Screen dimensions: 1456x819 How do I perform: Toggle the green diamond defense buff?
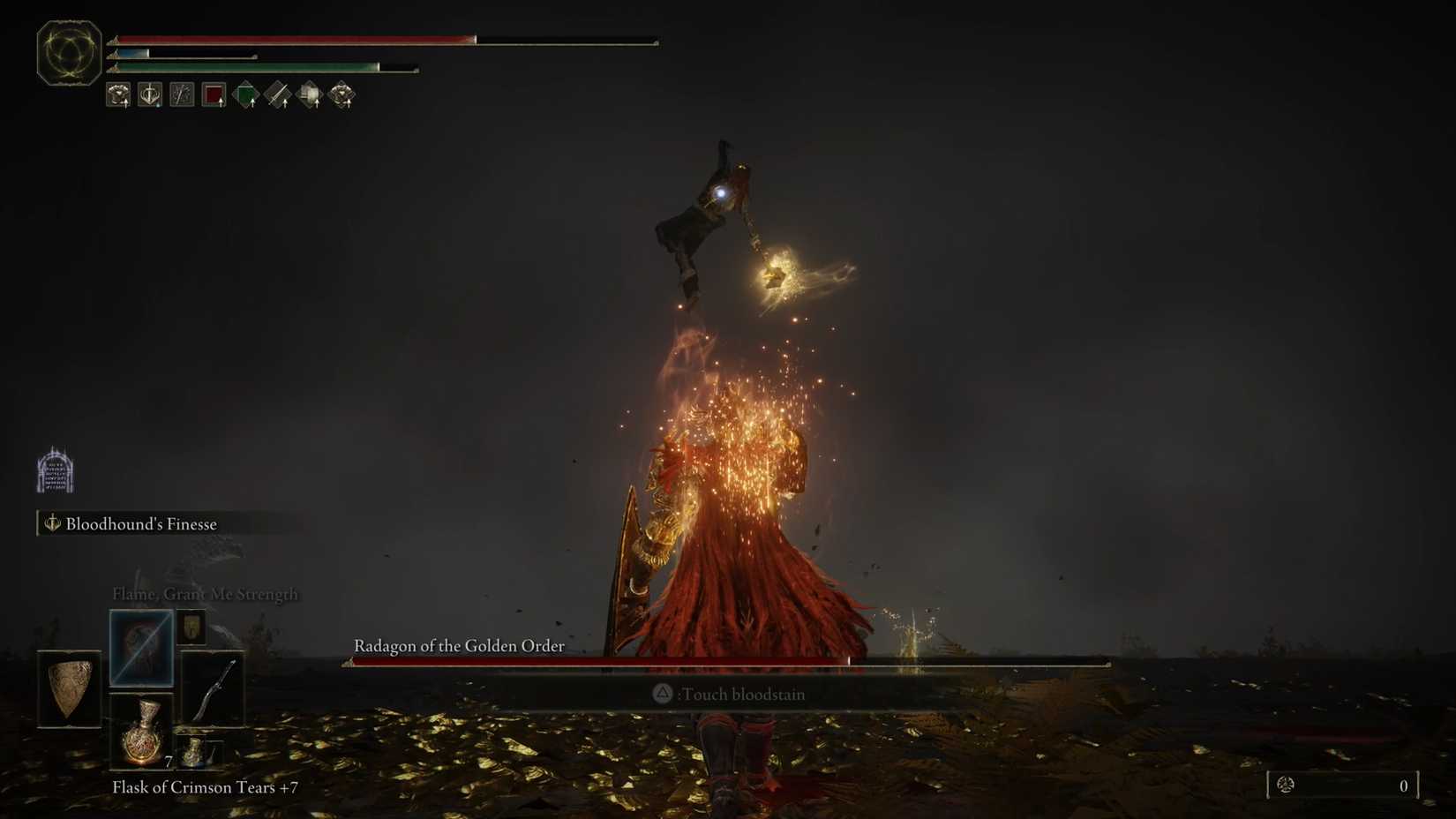click(x=244, y=94)
